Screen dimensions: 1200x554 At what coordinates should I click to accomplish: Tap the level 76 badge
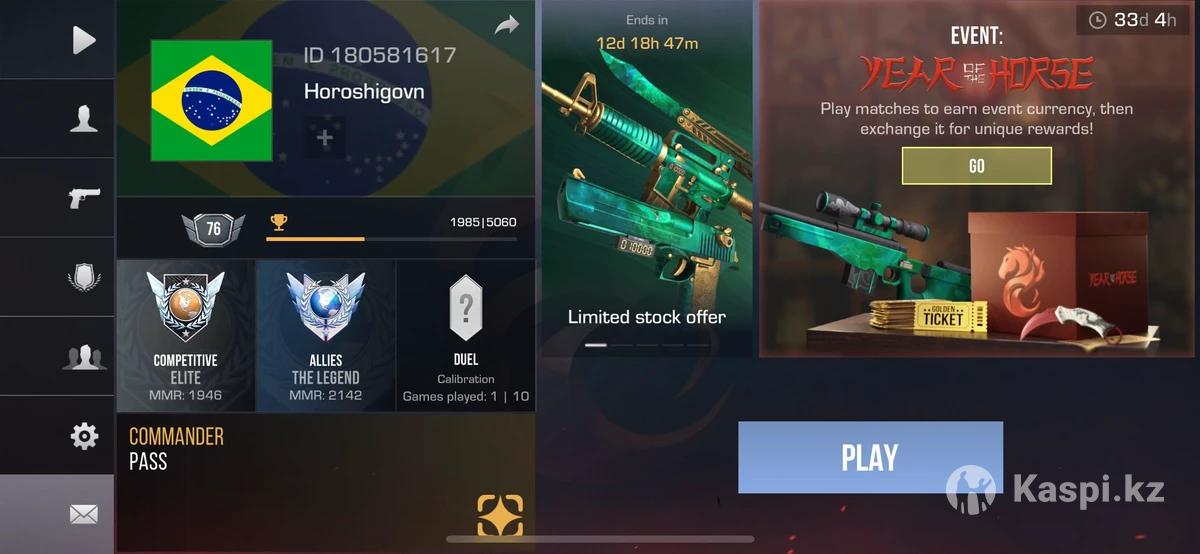point(213,229)
